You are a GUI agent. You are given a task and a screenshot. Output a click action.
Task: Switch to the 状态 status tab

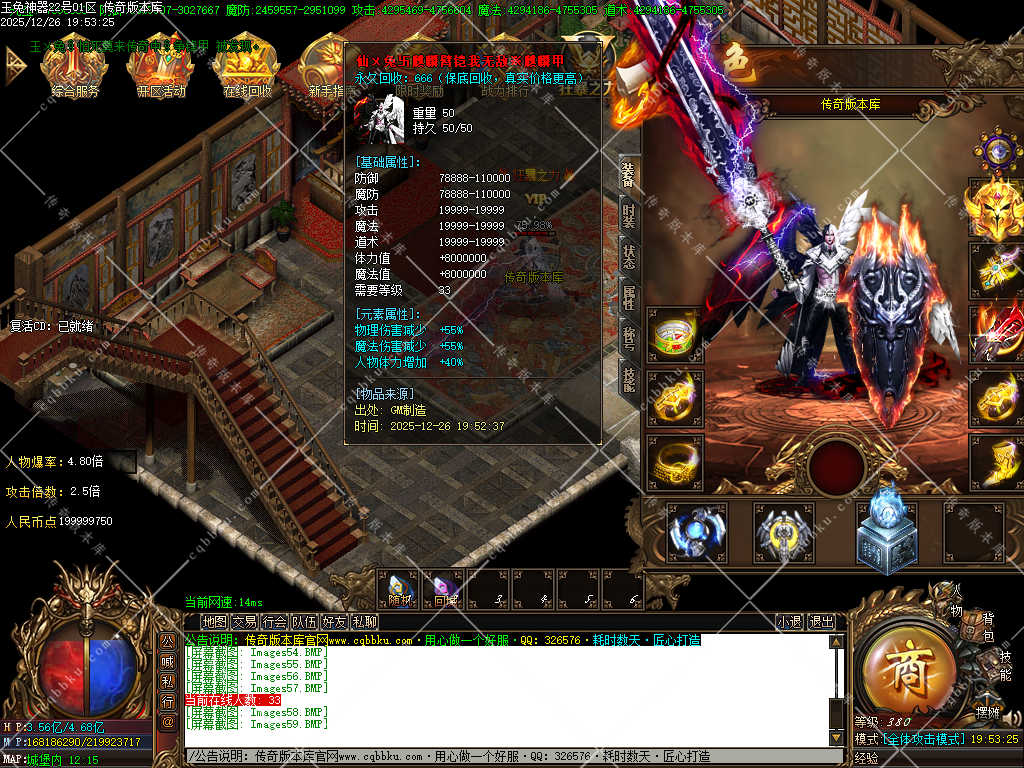point(628,257)
